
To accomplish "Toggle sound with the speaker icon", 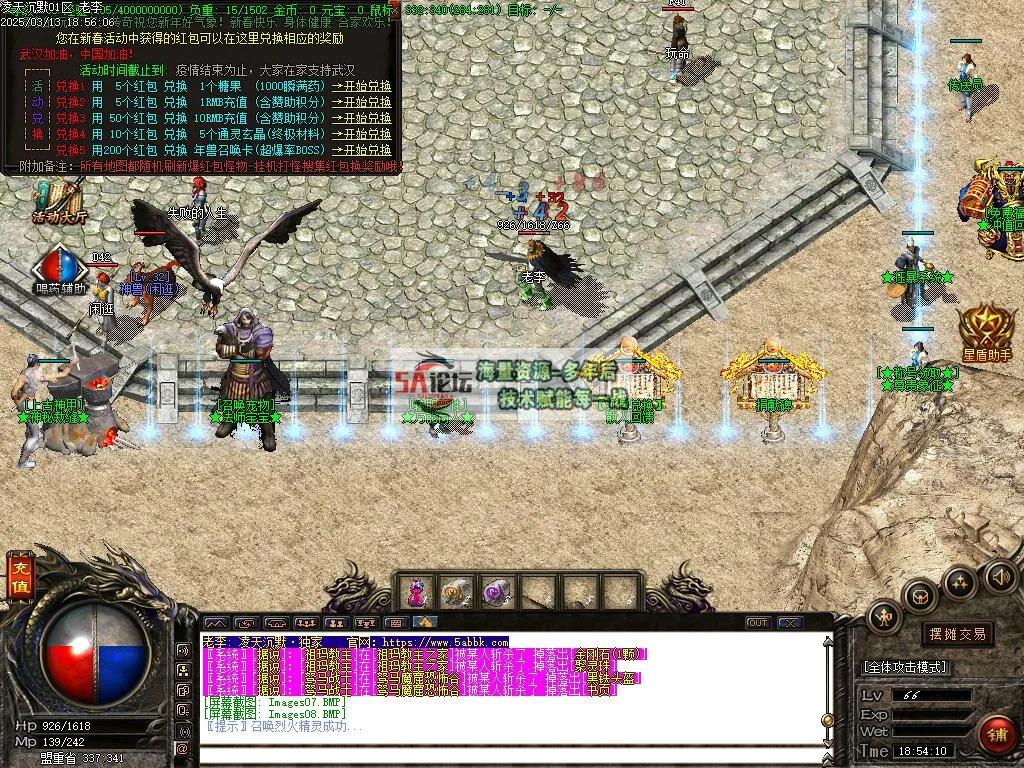I will 1000,576.
